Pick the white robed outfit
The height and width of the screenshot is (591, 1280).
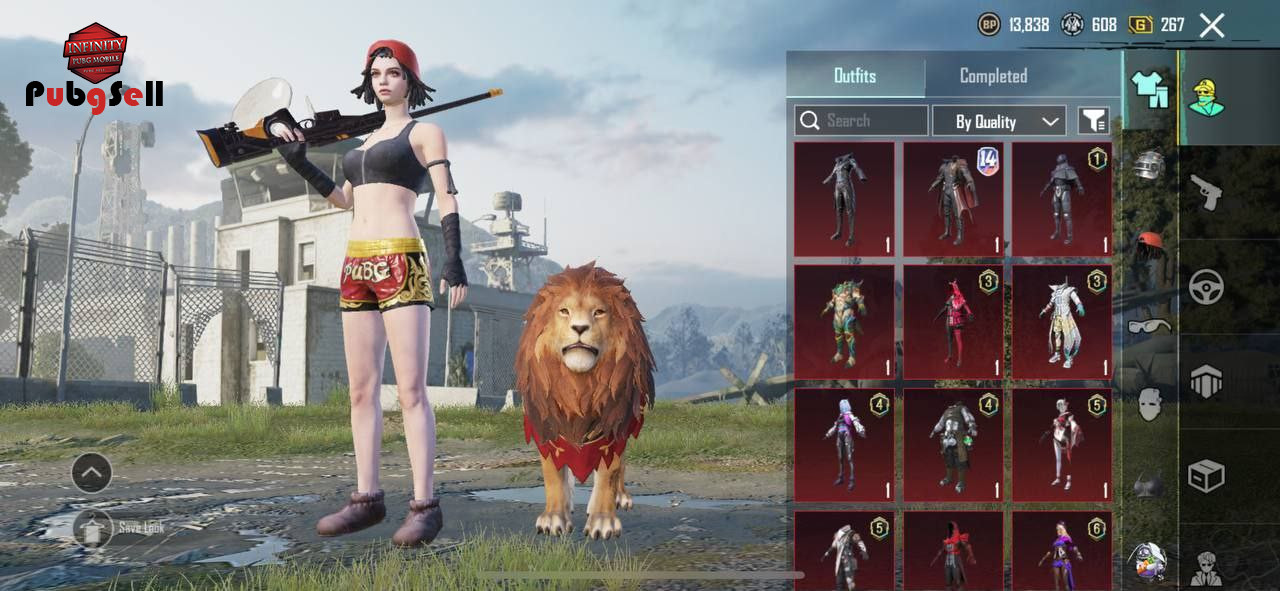click(x=1062, y=322)
